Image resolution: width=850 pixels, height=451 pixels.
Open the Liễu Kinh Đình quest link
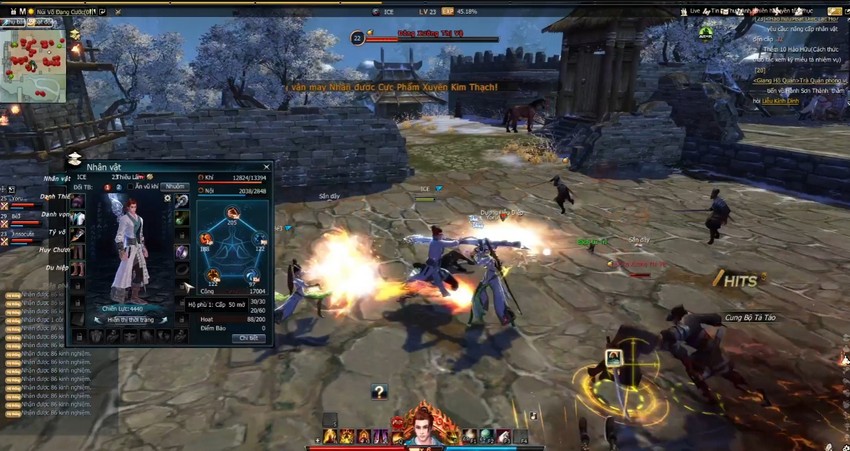(781, 101)
